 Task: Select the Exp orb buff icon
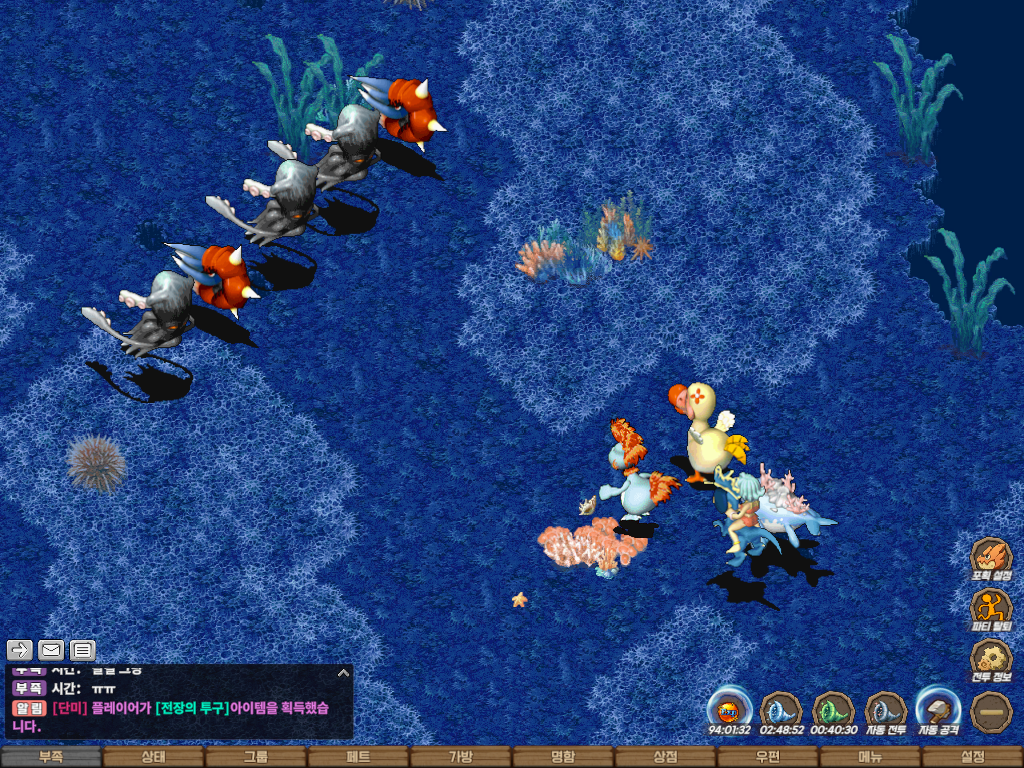pos(729,711)
